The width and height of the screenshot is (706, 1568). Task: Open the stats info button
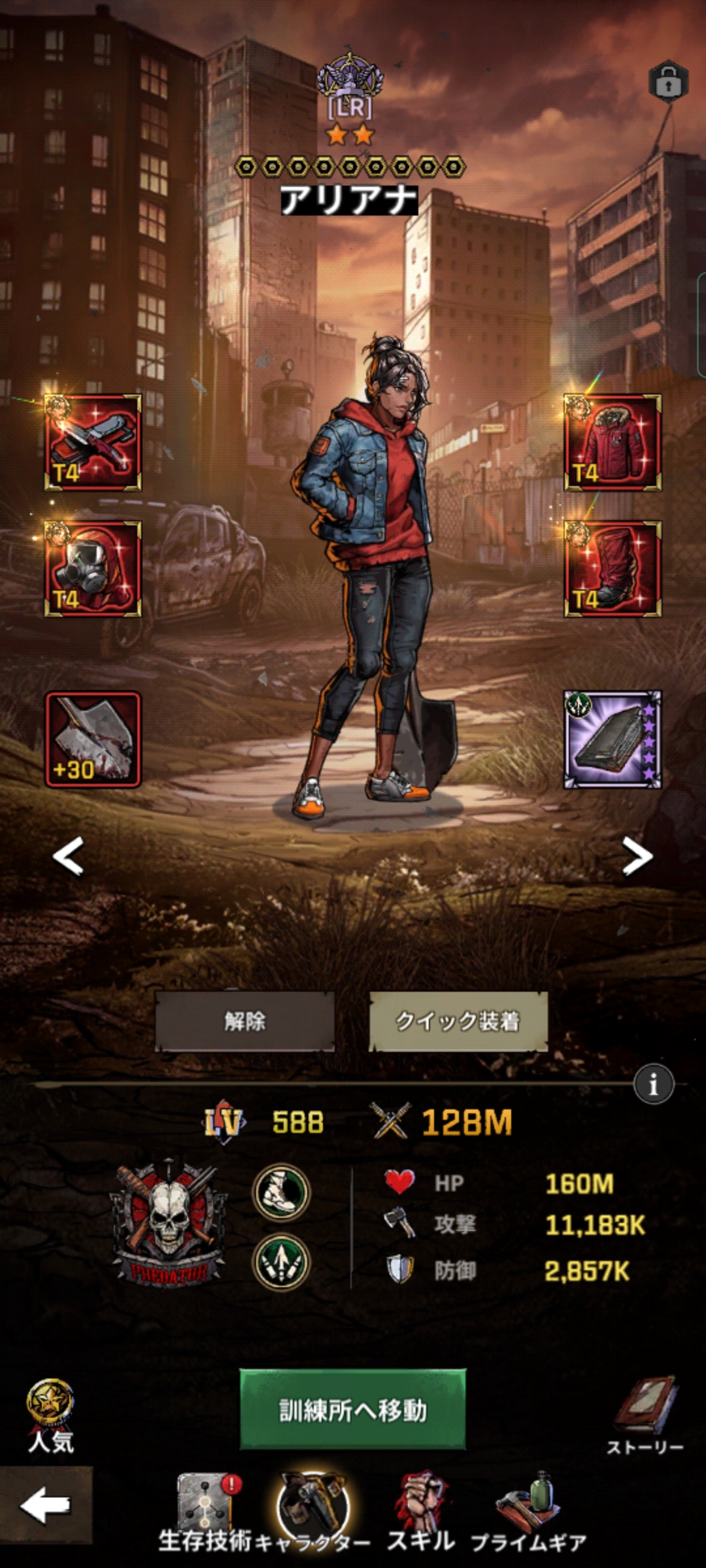pyautogui.click(x=653, y=1085)
